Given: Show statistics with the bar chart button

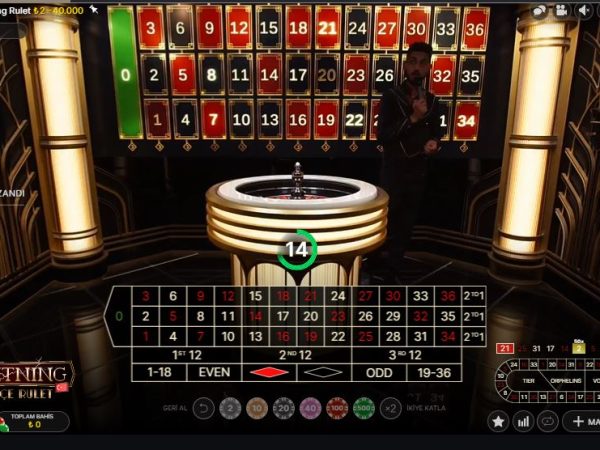Looking at the screenshot, I should [x=523, y=422].
